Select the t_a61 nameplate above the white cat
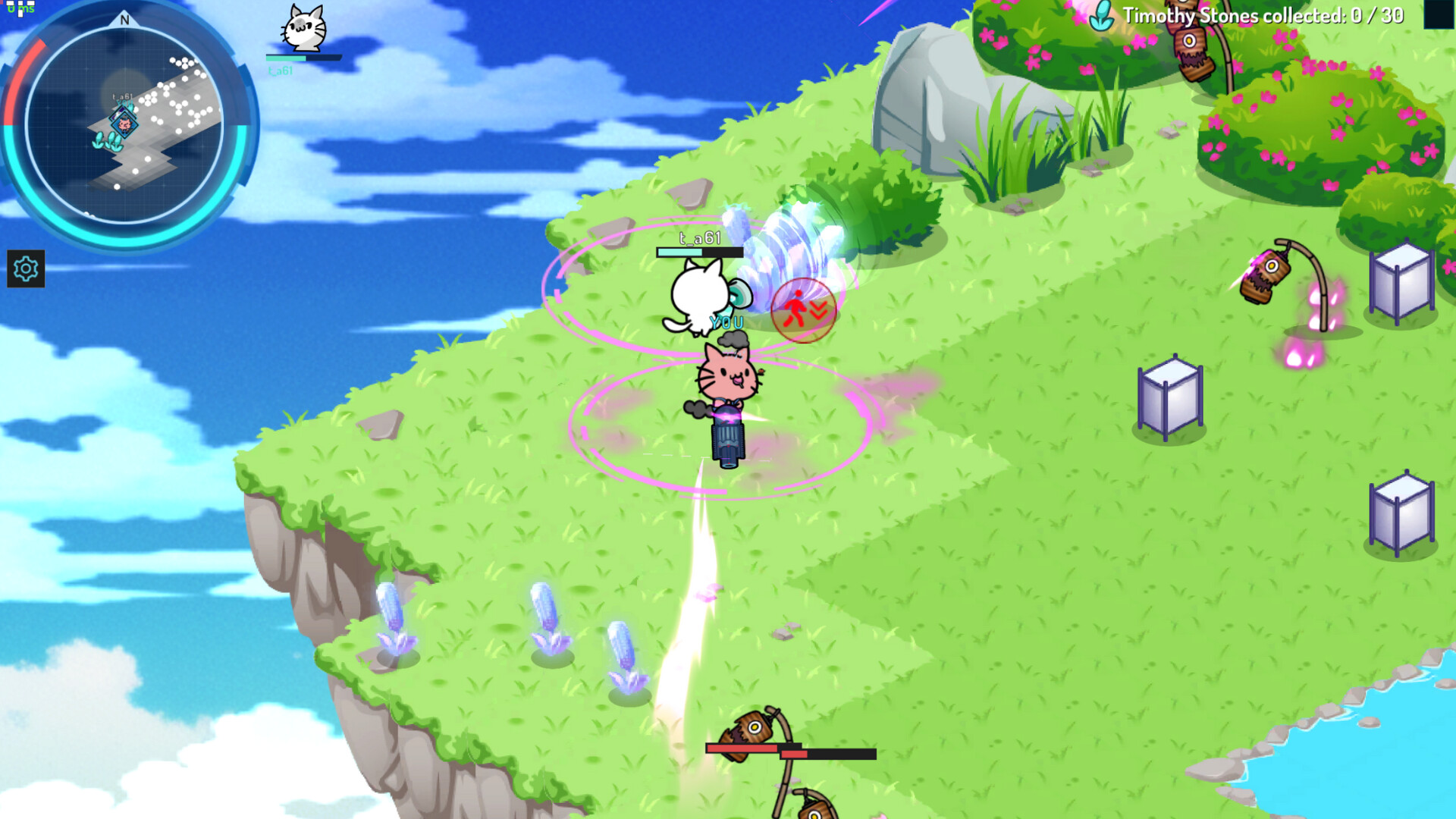 click(696, 239)
